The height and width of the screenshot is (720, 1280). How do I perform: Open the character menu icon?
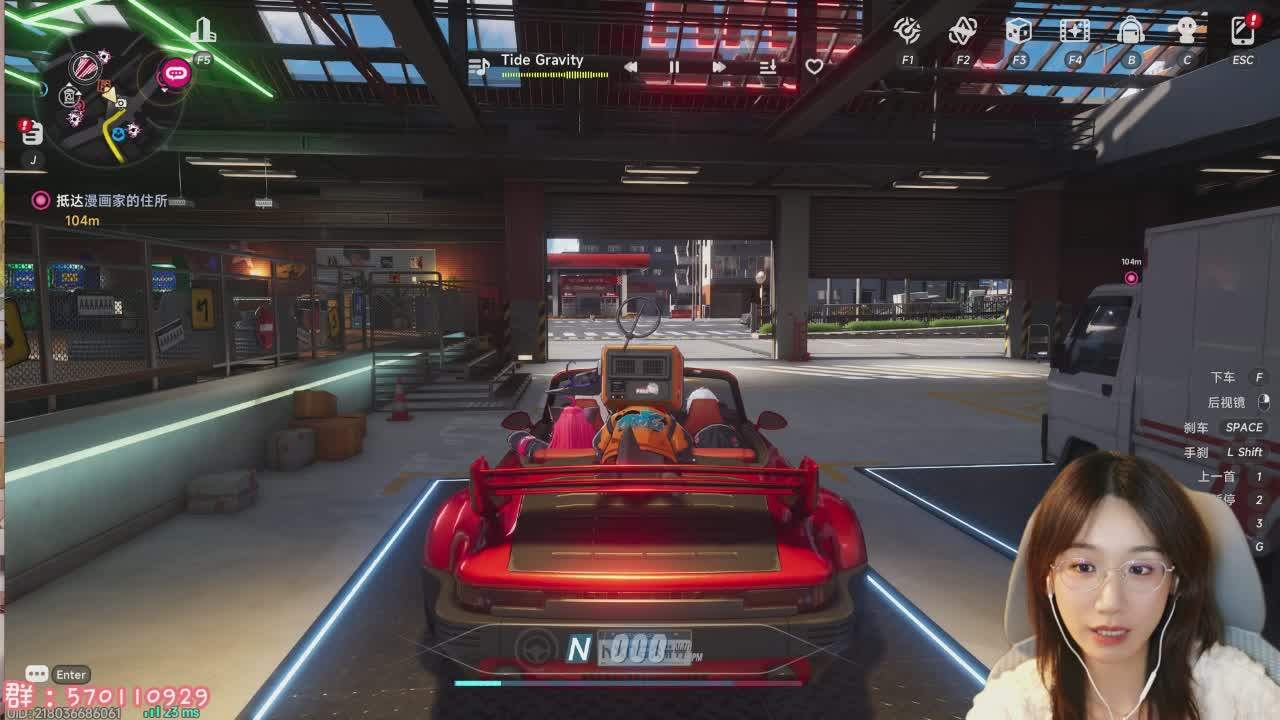point(1187,31)
